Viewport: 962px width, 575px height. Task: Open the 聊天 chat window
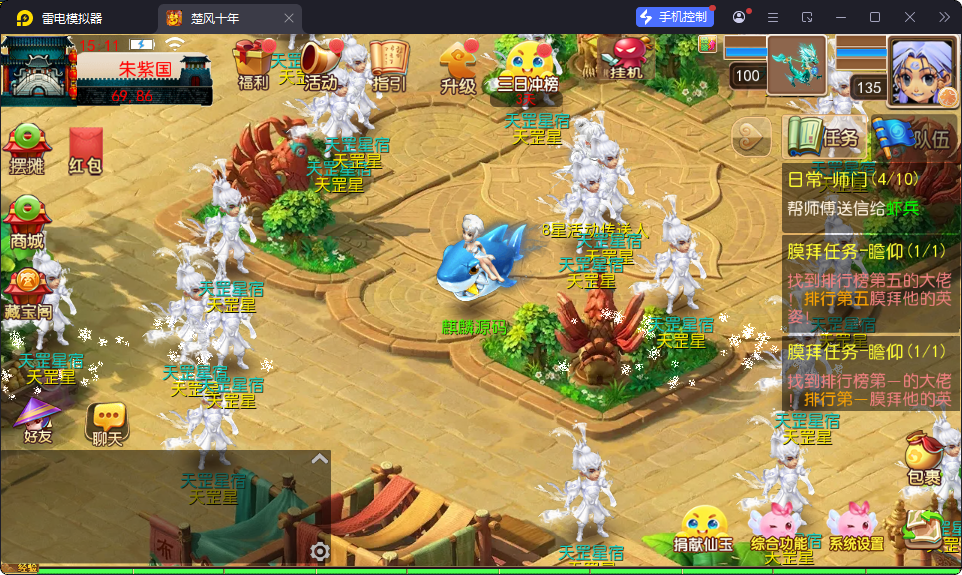[107, 424]
